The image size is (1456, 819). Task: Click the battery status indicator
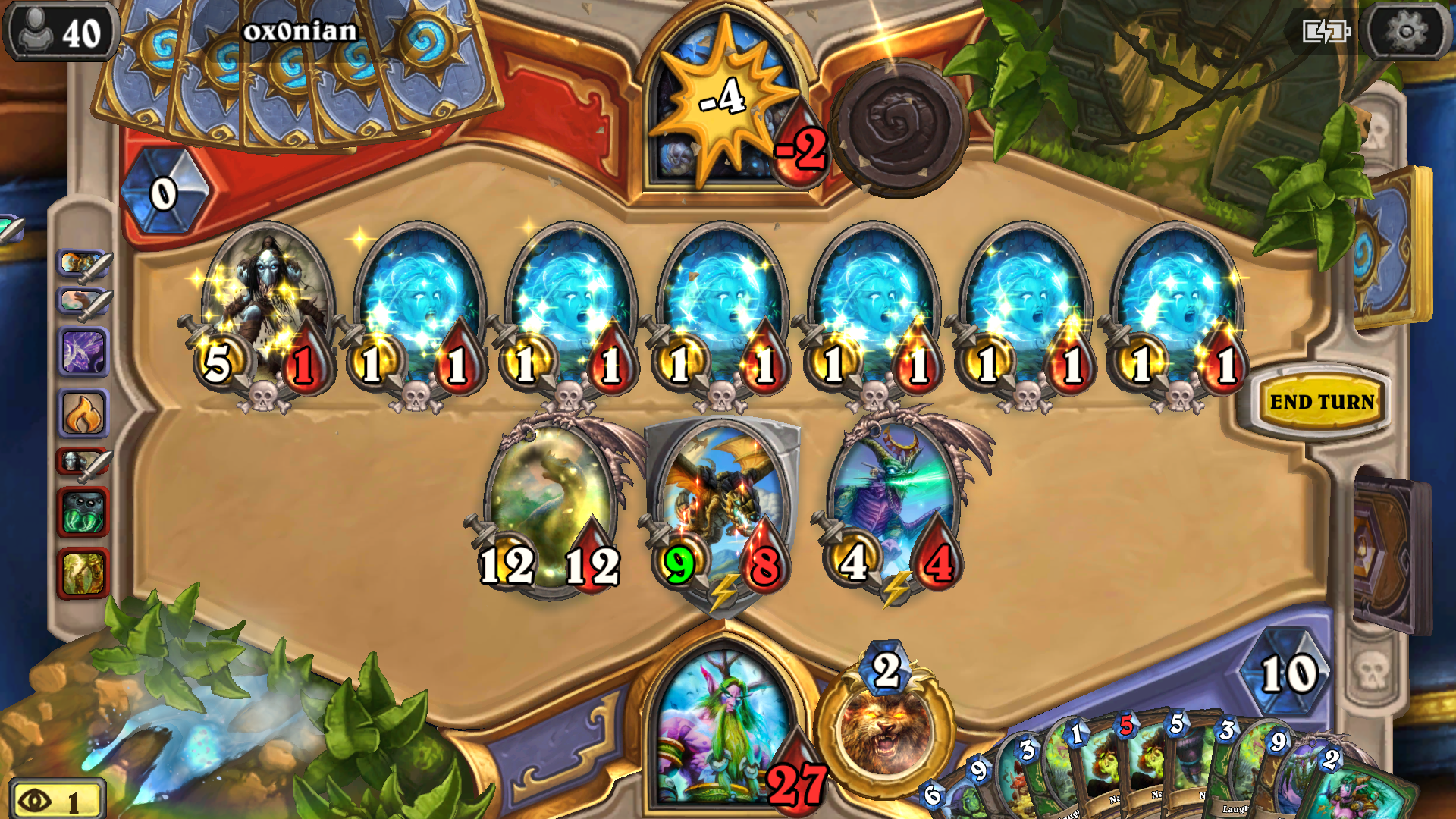pos(1326,32)
